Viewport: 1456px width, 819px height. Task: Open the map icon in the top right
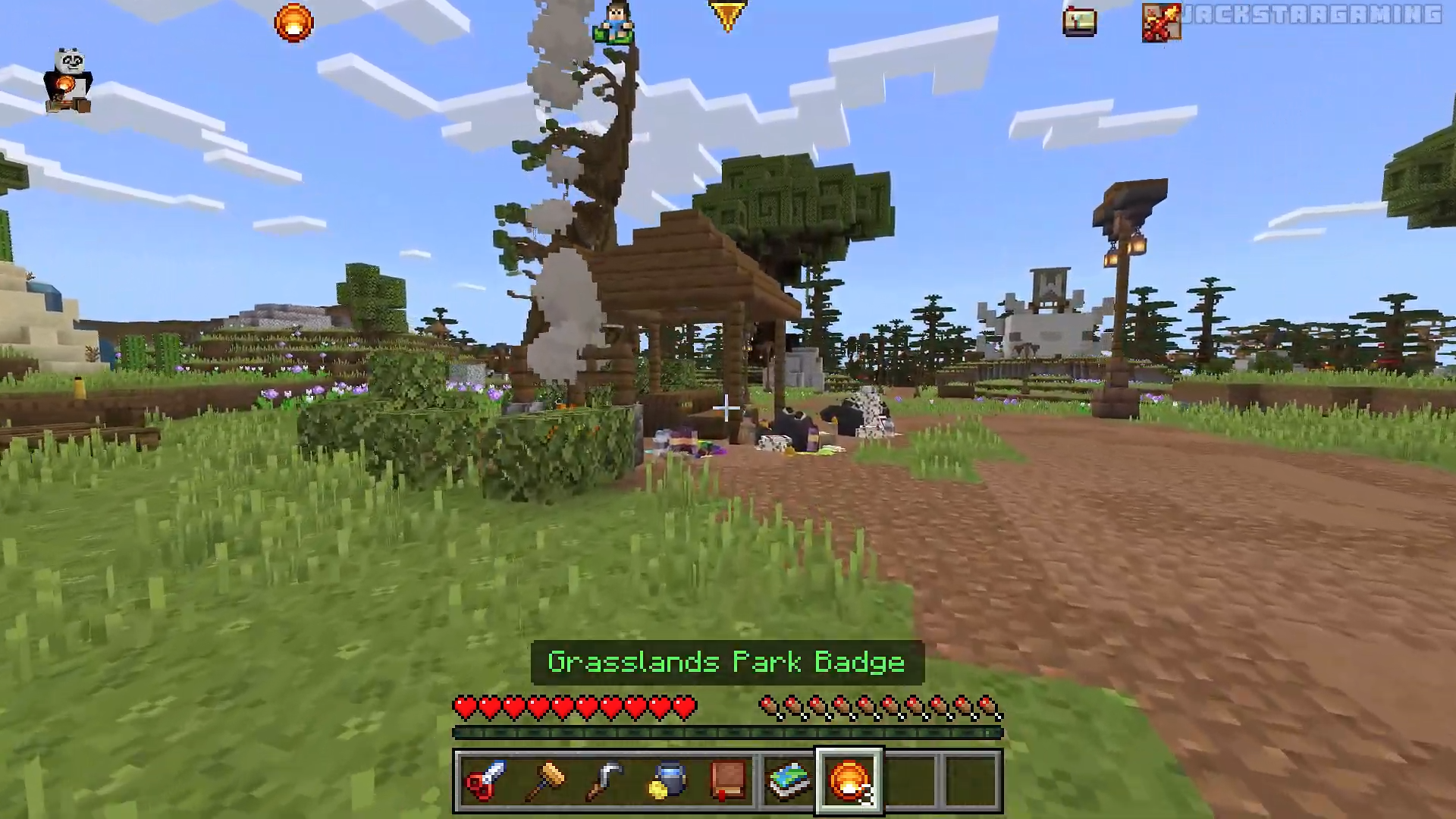point(1080,22)
